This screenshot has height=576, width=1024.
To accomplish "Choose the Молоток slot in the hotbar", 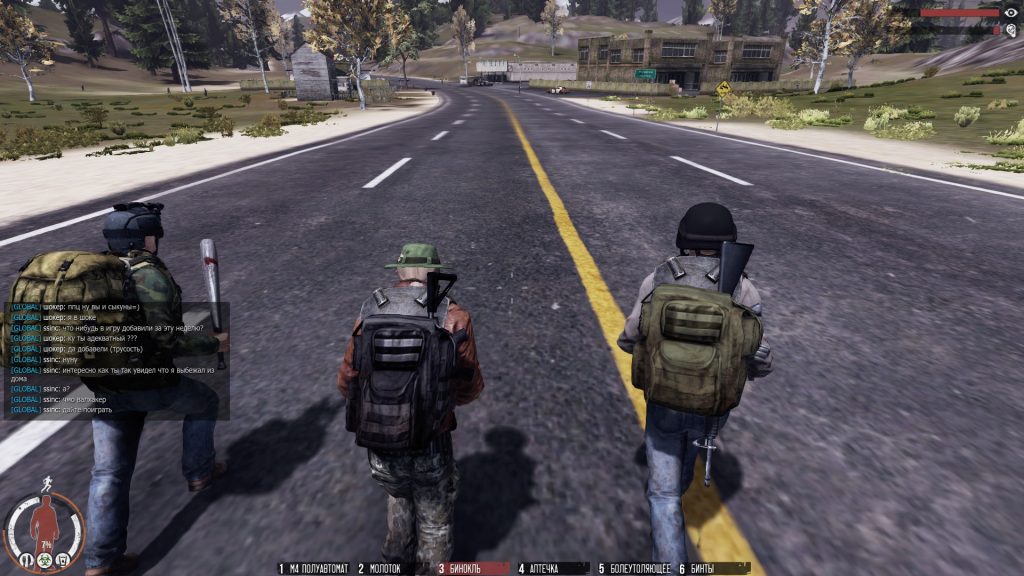I will tap(380, 568).
